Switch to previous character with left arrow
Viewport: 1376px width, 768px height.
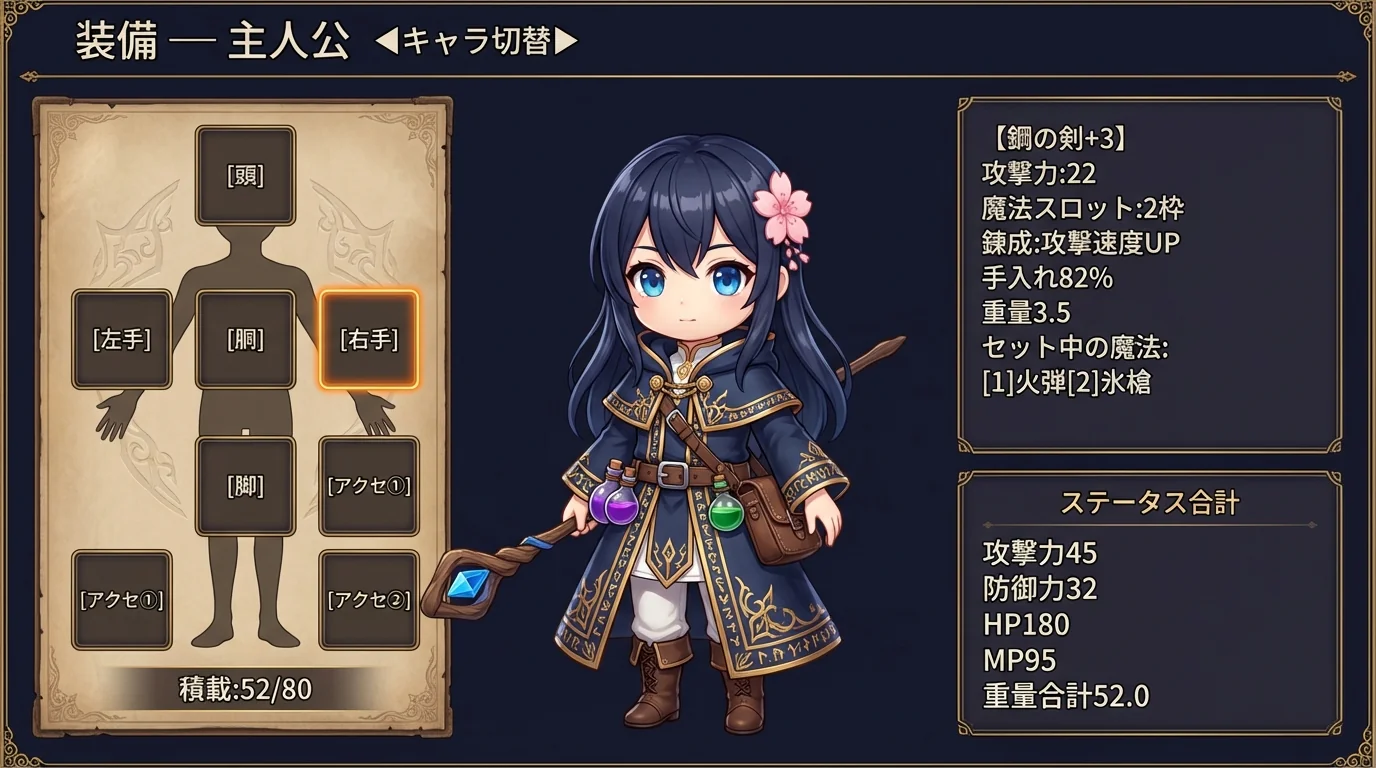tap(387, 42)
